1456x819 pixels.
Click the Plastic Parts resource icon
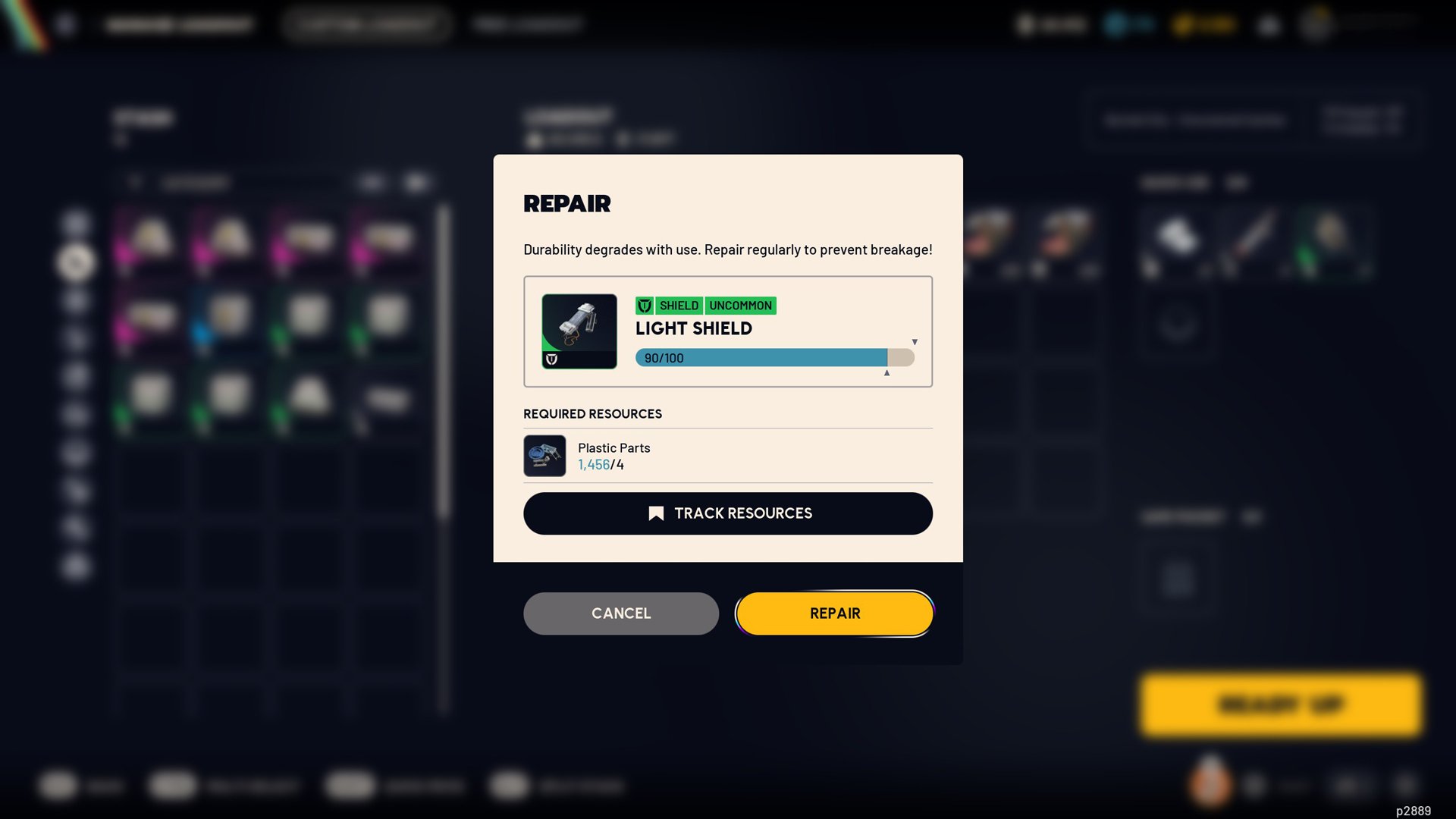click(544, 455)
